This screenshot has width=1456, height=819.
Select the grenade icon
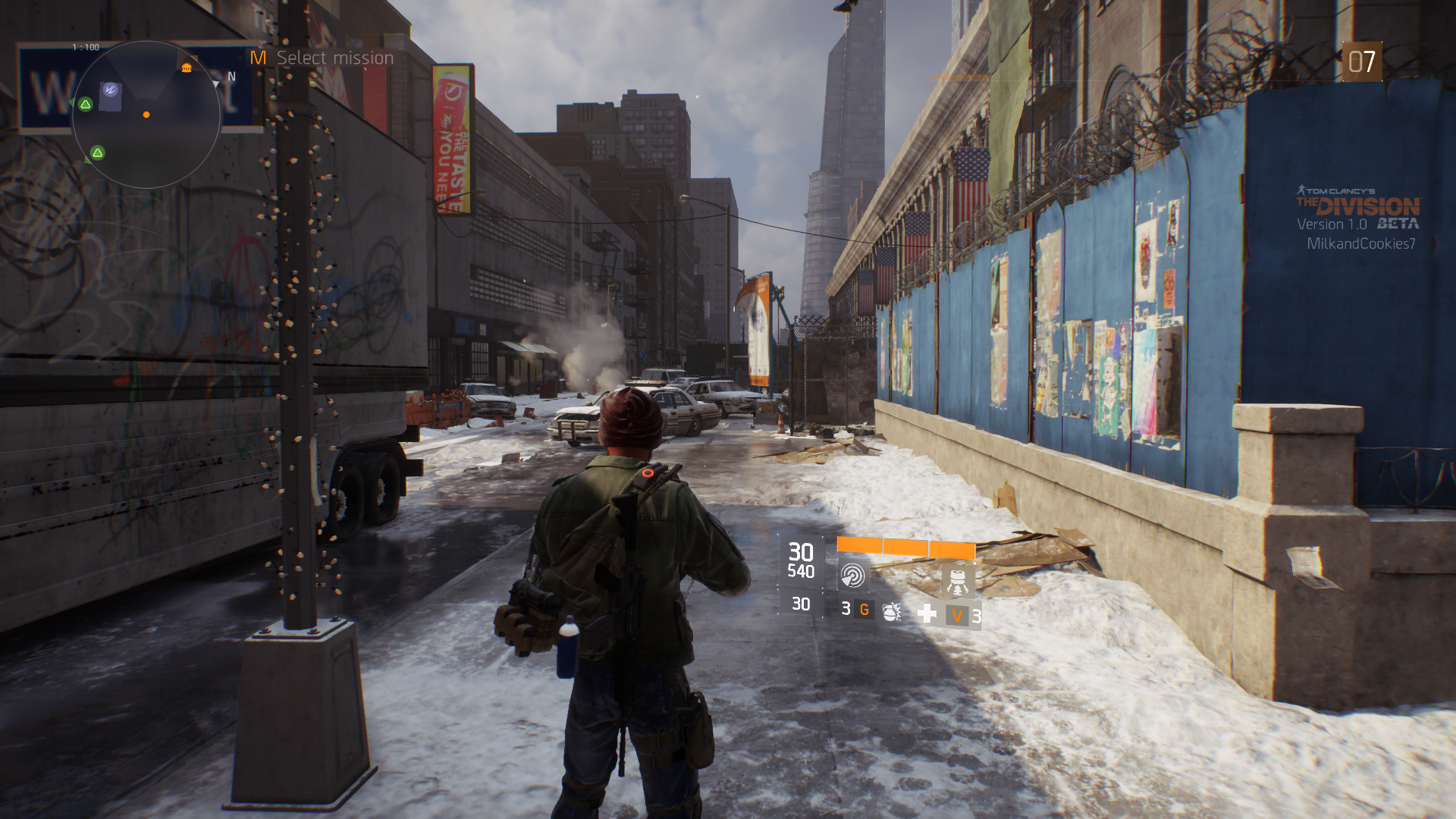tap(892, 612)
